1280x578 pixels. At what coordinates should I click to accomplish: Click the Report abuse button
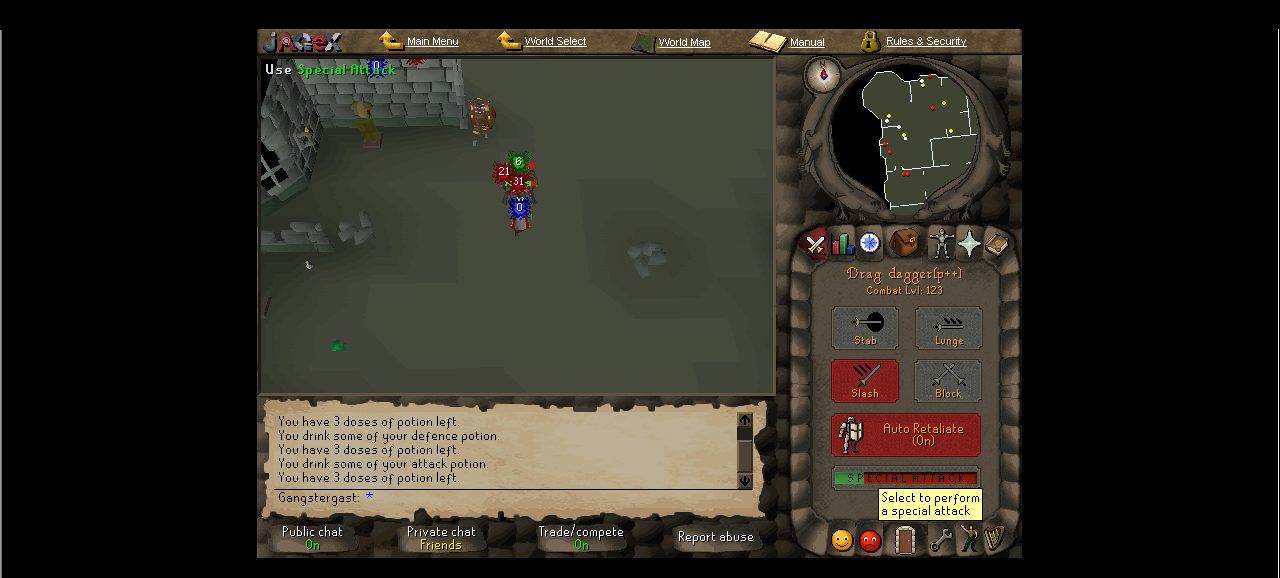[715, 538]
